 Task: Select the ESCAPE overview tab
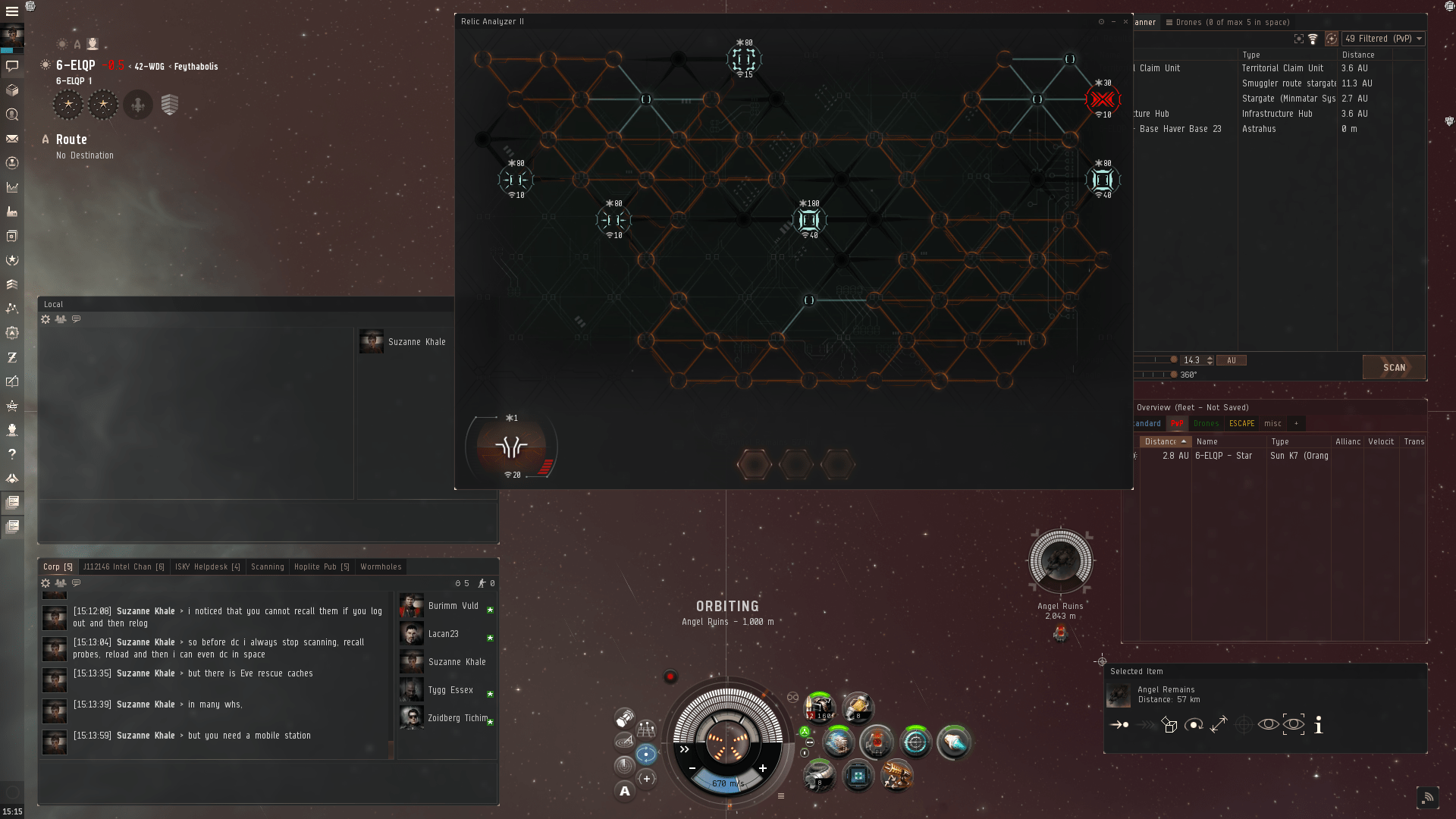coord(1241,423)
